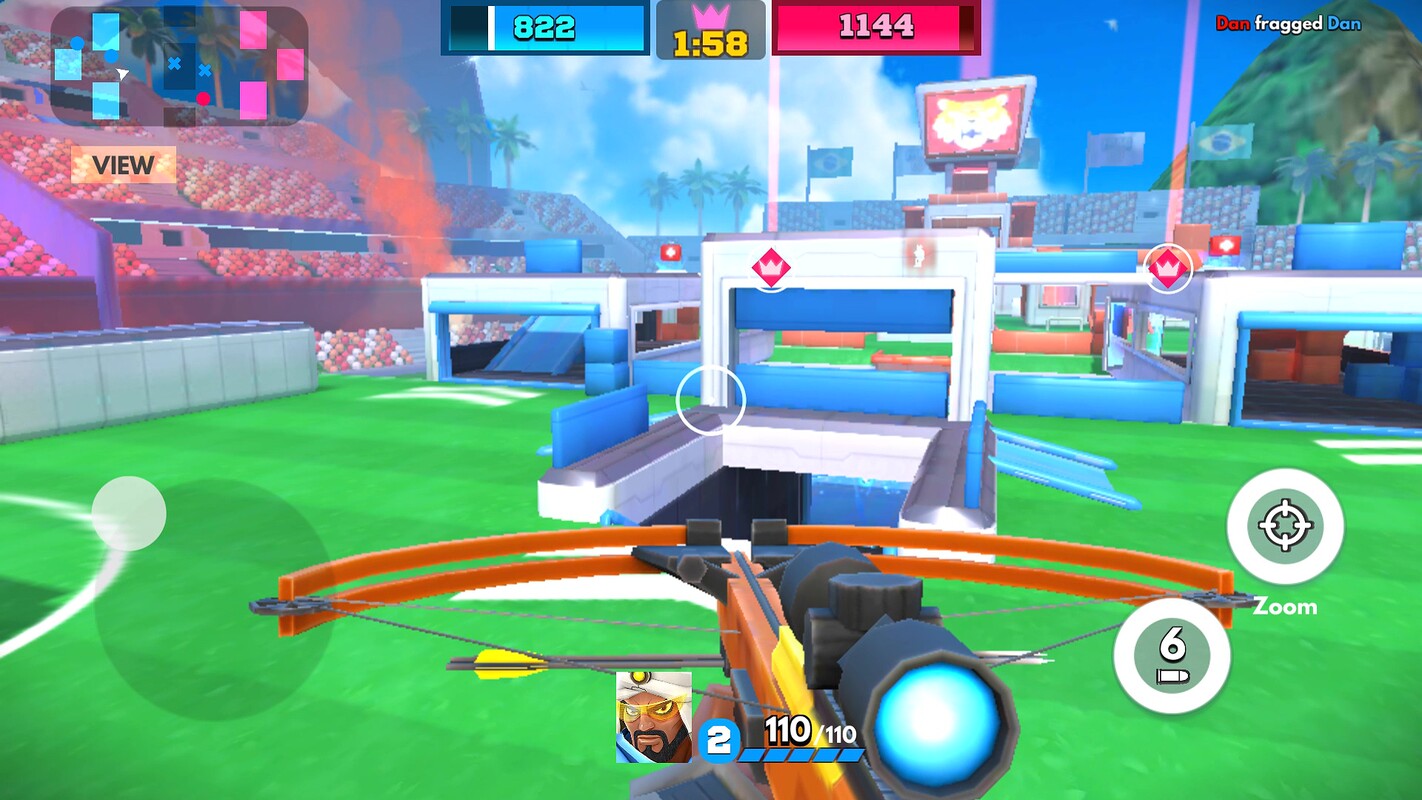Open the arena minimap
The height and width of the screenshot is (800, 1422).
pyautogui.click(x=178, y=66)
